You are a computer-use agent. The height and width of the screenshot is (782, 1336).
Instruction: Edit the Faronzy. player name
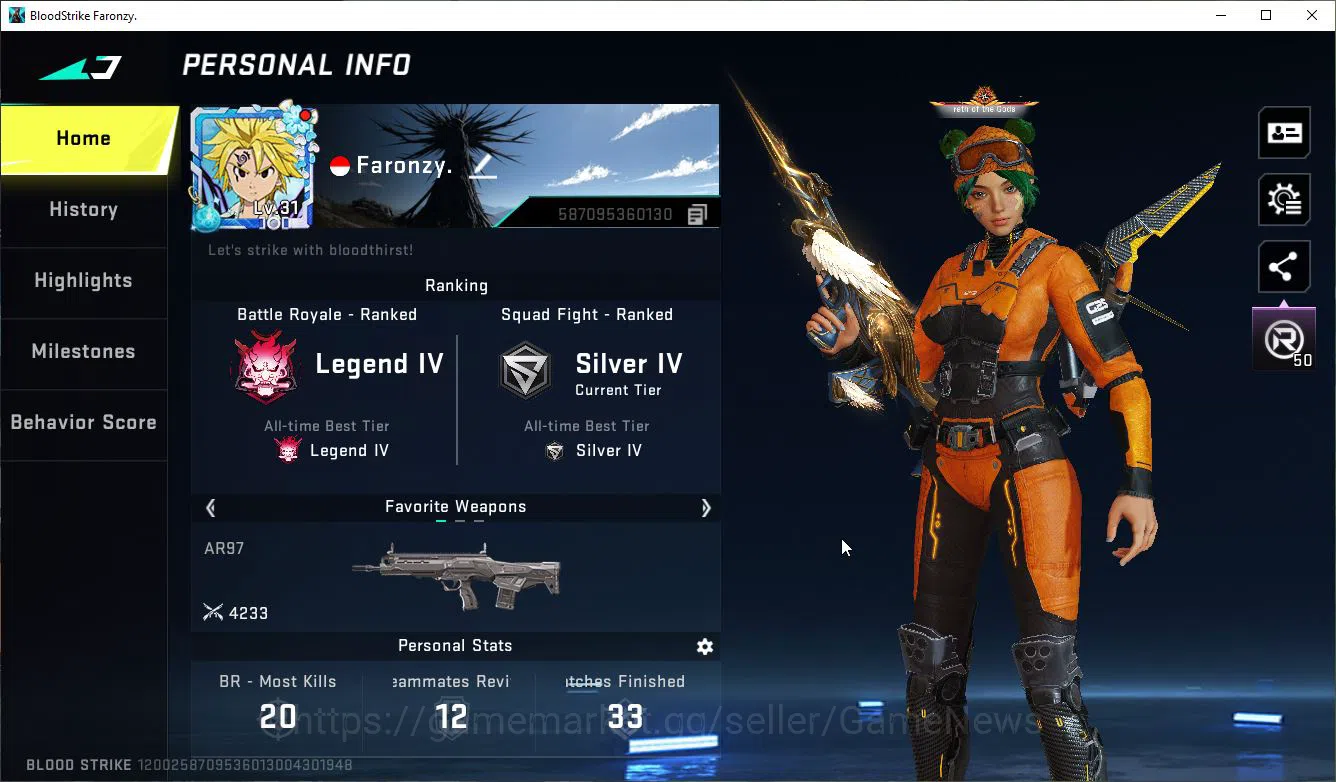tap(483, 166)
